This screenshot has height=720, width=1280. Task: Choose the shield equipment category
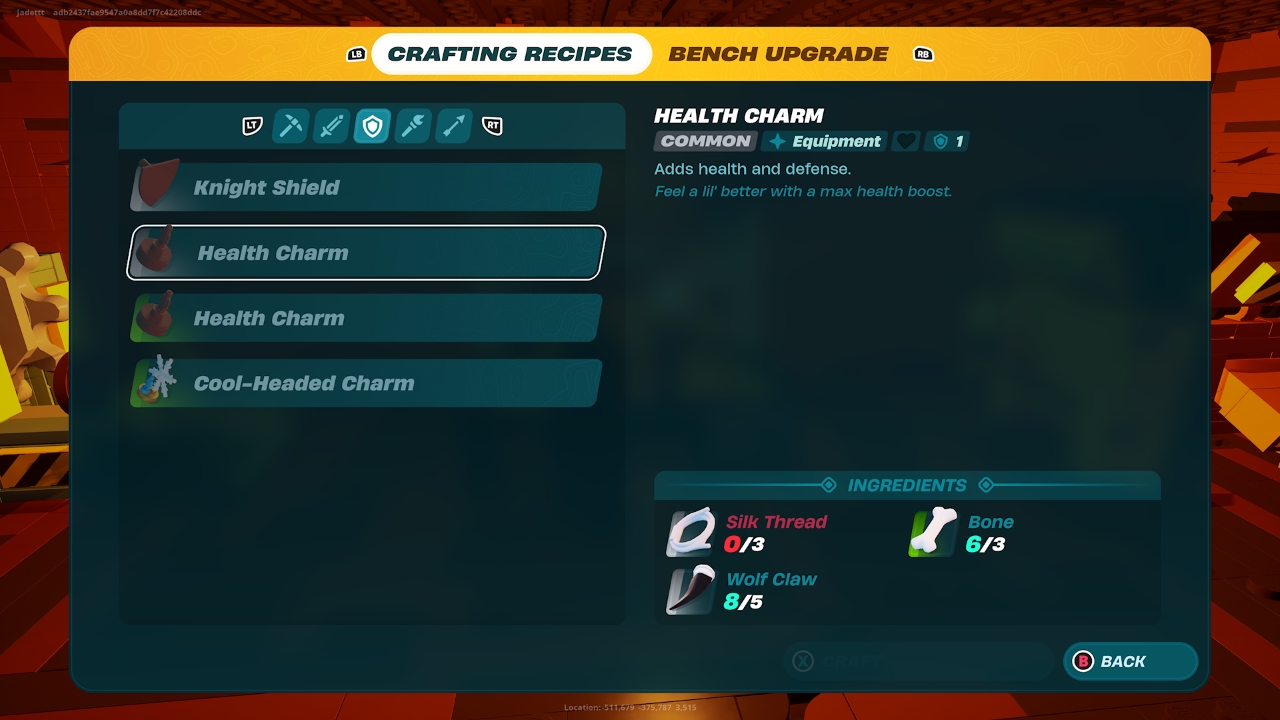(x=372, y=126)
